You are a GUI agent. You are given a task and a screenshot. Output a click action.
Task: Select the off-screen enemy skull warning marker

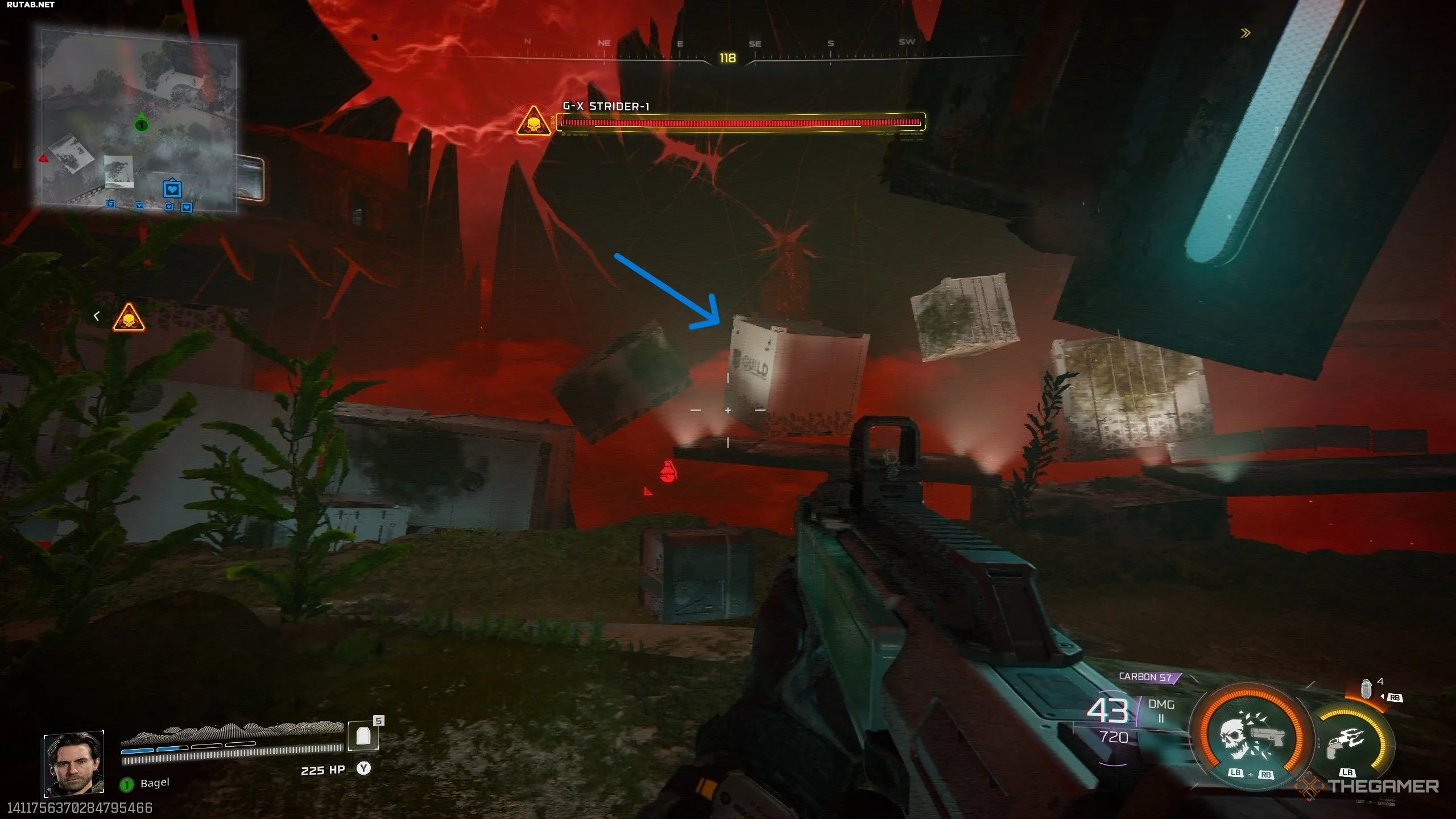[x=129, y=317]
